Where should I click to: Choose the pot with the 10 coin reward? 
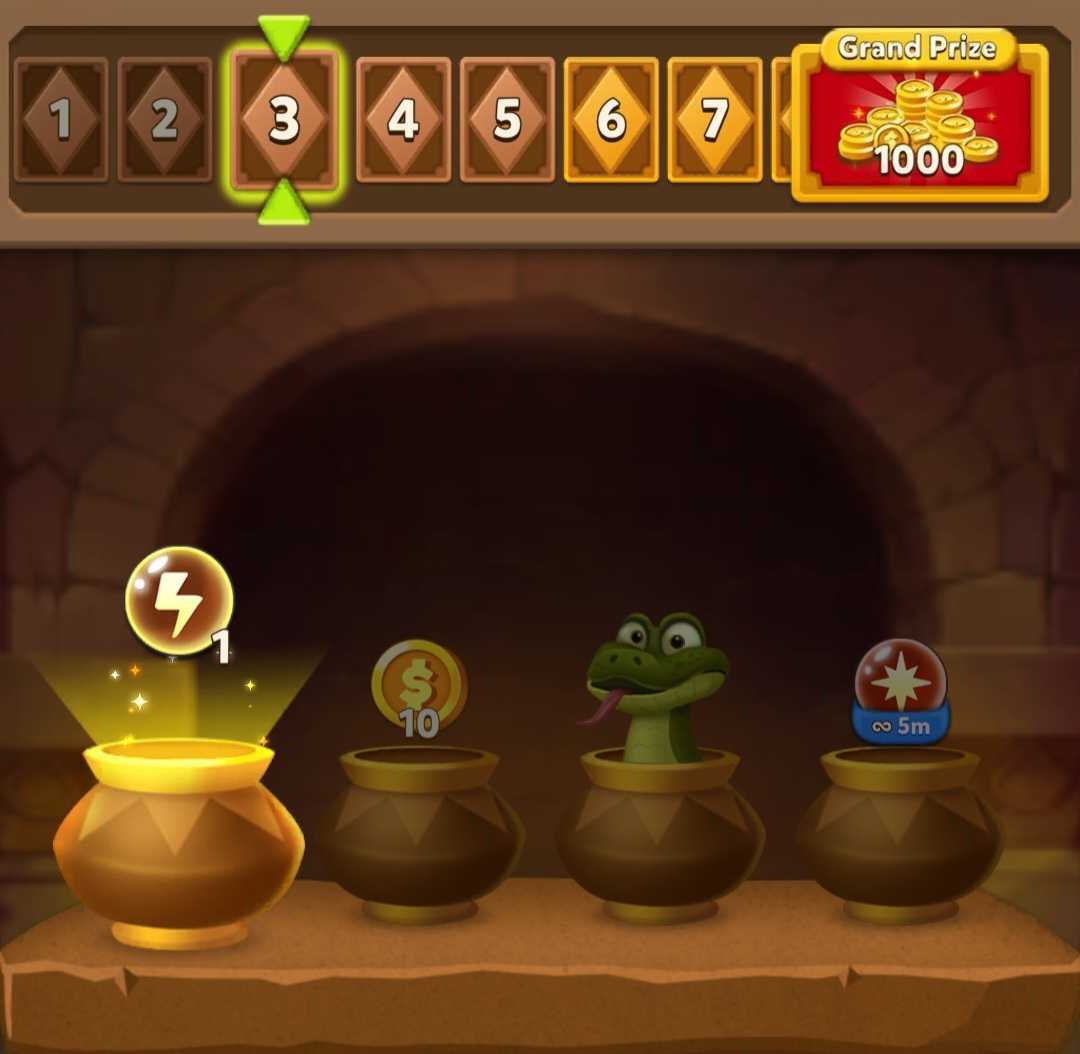[x=420, y=830]
